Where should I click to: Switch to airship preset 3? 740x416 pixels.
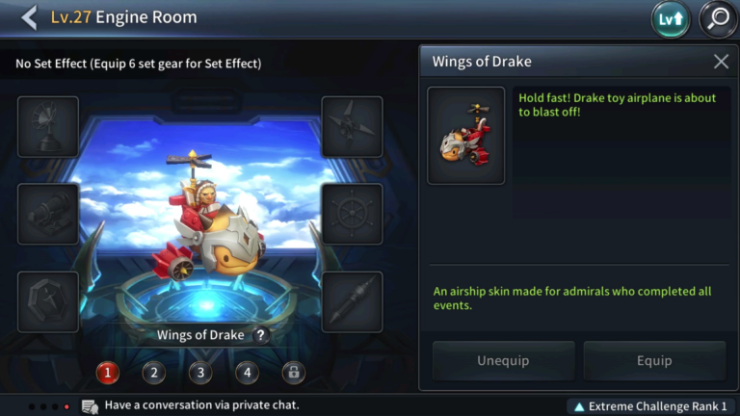[200, 373]
